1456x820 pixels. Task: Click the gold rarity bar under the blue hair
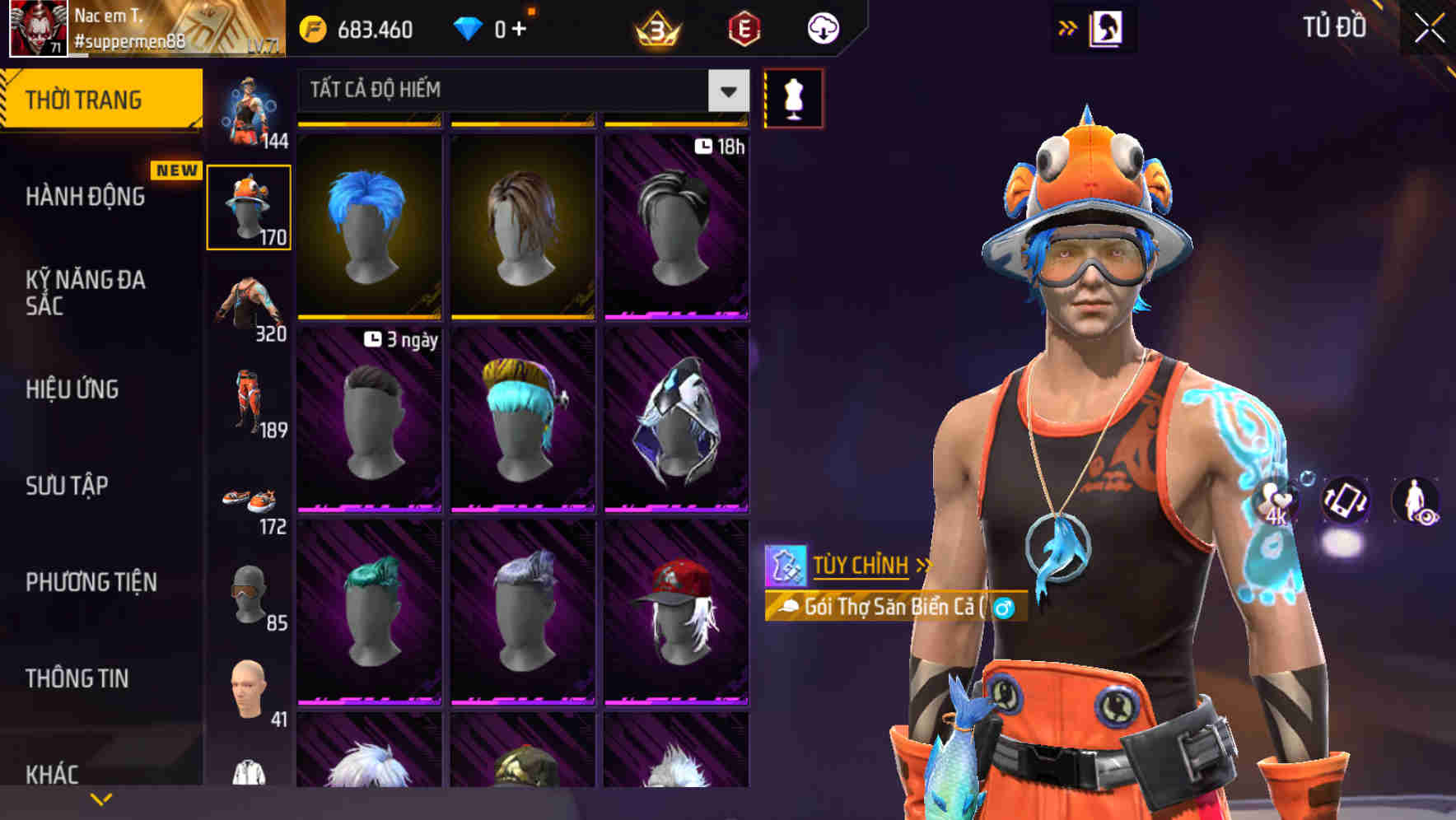[368, 317]
